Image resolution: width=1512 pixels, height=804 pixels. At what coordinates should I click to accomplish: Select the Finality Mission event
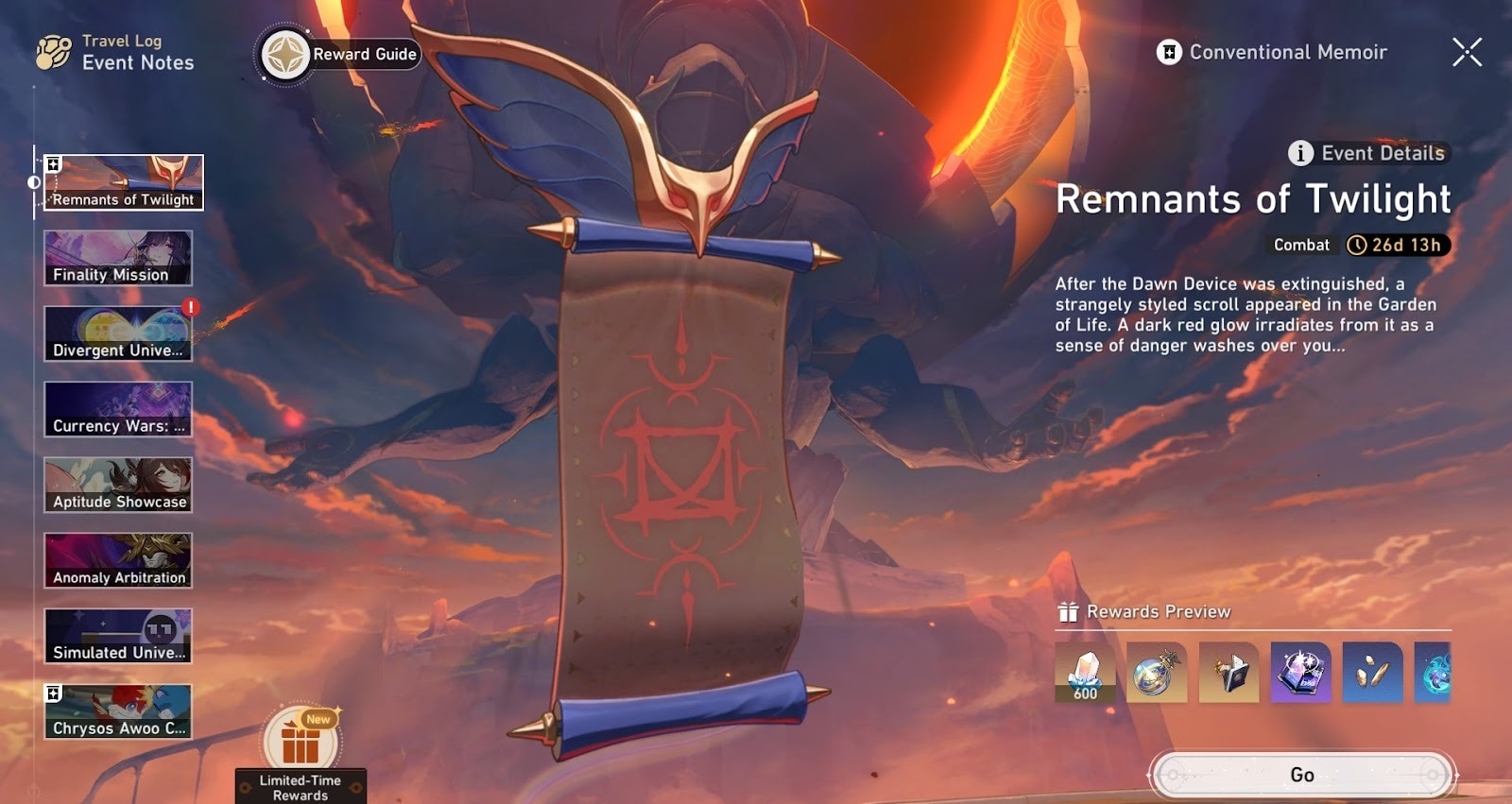coord(118,258)
